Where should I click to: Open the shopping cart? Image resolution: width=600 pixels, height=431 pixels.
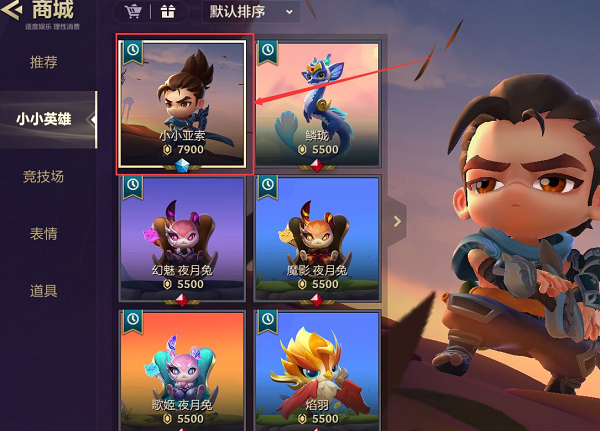click(133, 12)
